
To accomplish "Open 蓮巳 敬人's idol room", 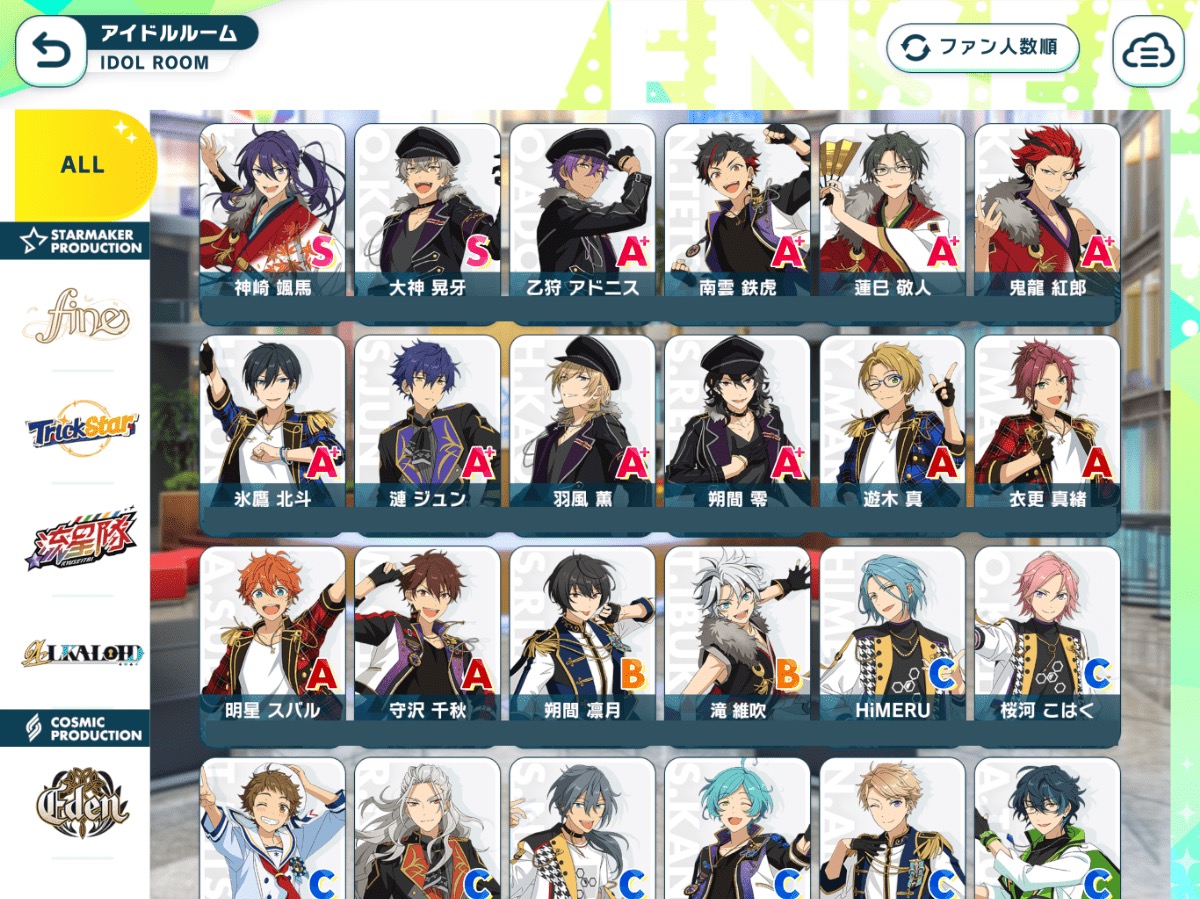I will coord(892,213).
